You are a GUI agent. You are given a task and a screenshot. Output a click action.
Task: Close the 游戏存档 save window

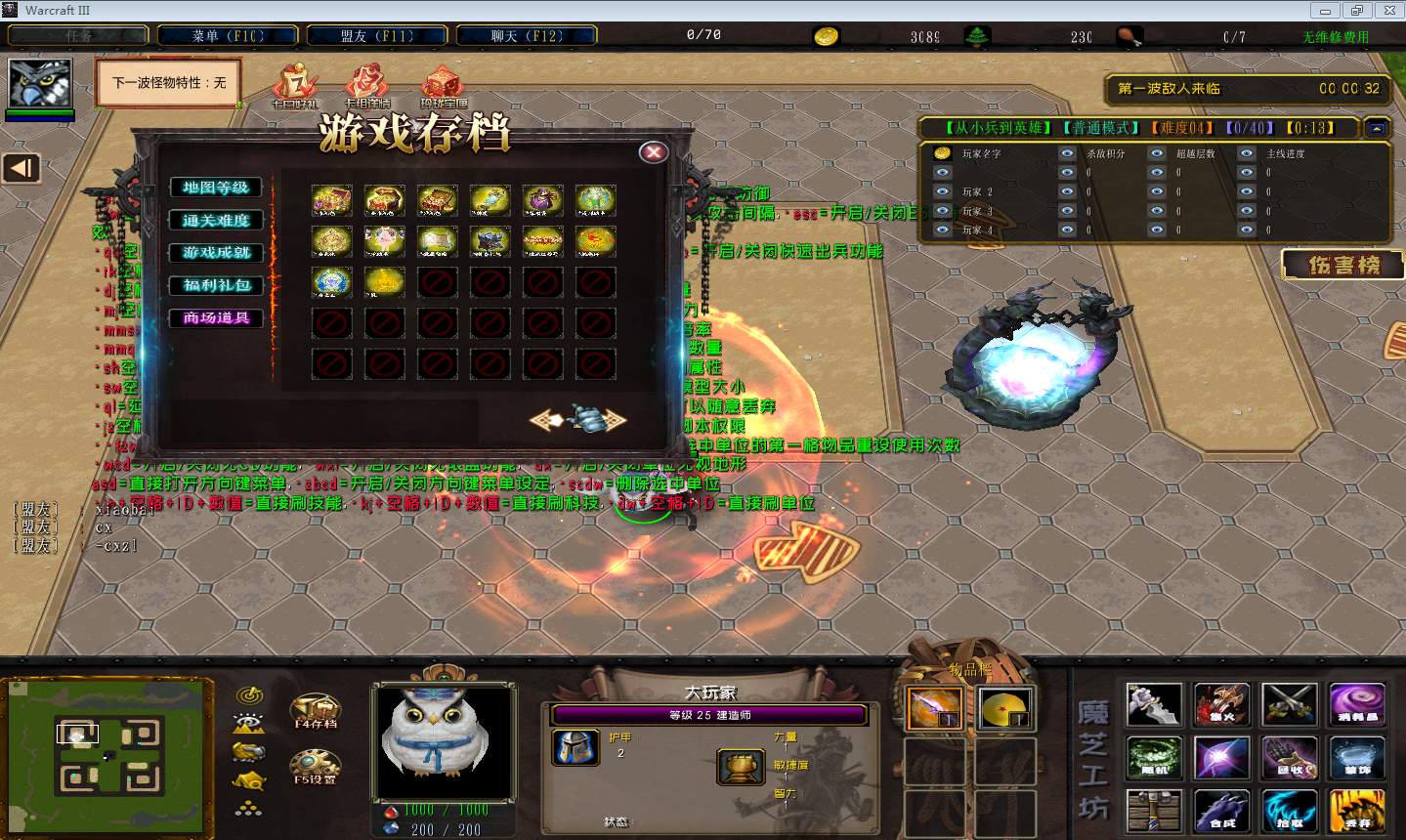[654, 152]
